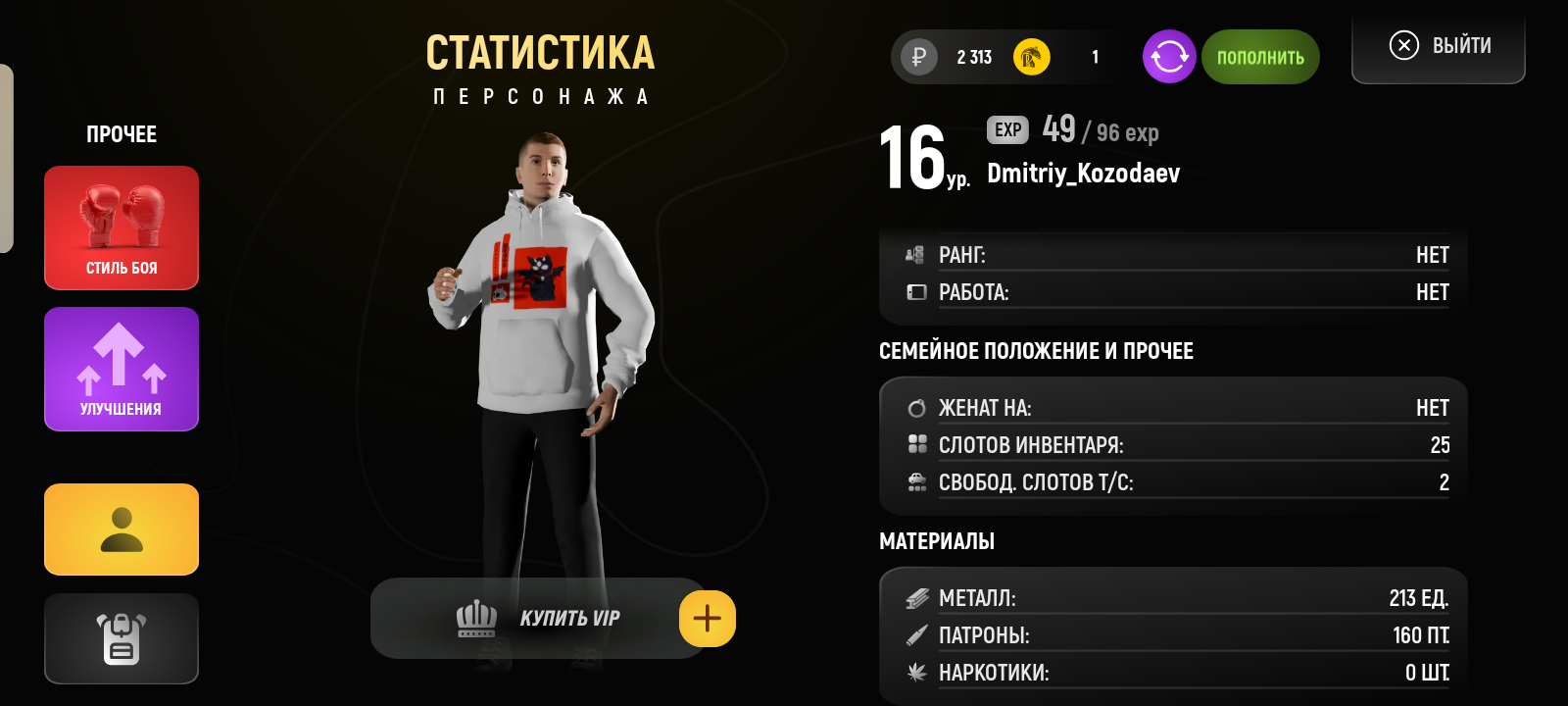Viewport: 1568px width, 706px height.
Task: Select the СТИЛЬ БОЯ boxing gloves icon
Action: tap(121, 216)
